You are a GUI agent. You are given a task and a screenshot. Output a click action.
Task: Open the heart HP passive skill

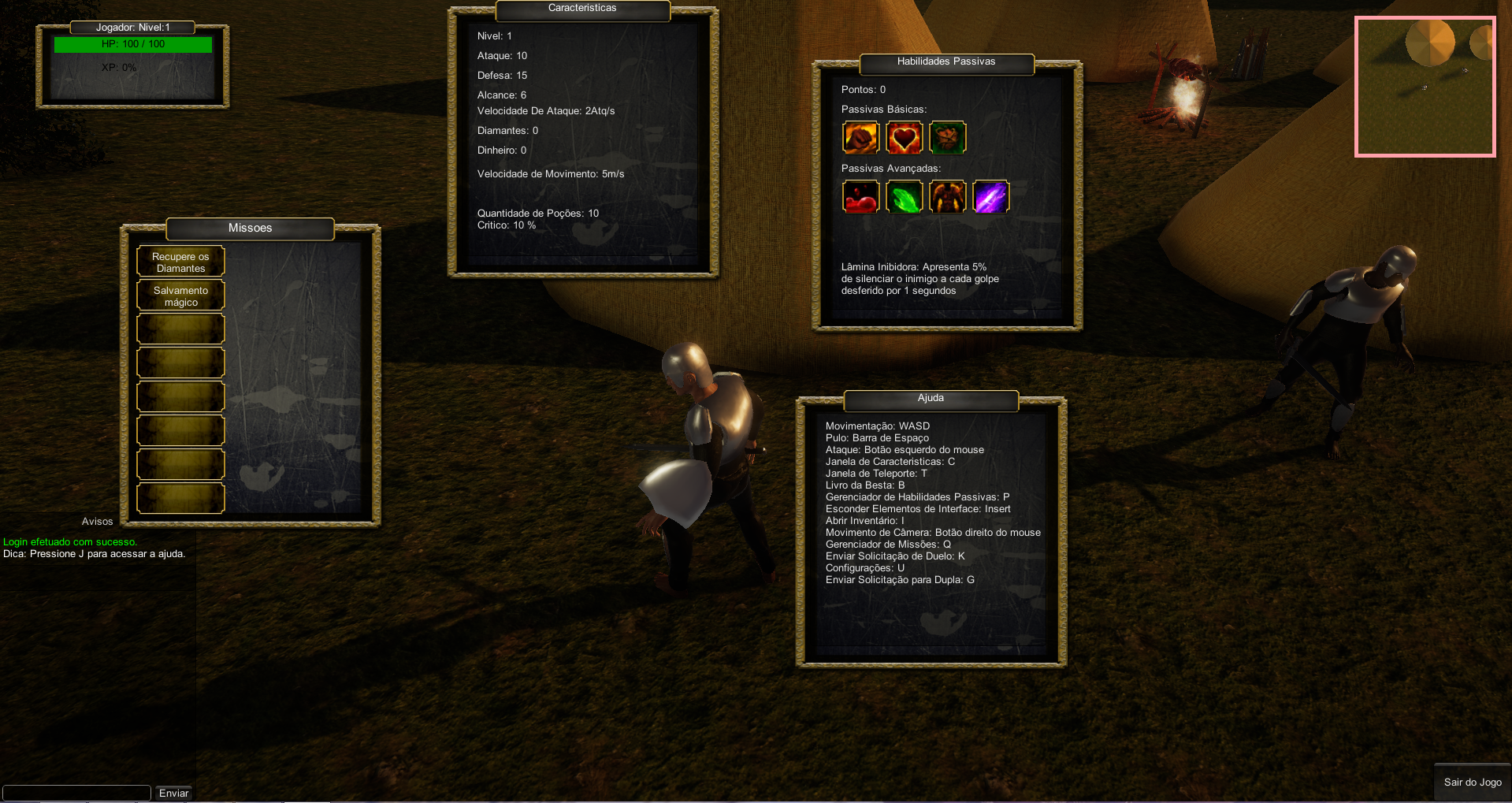[904, 137]
